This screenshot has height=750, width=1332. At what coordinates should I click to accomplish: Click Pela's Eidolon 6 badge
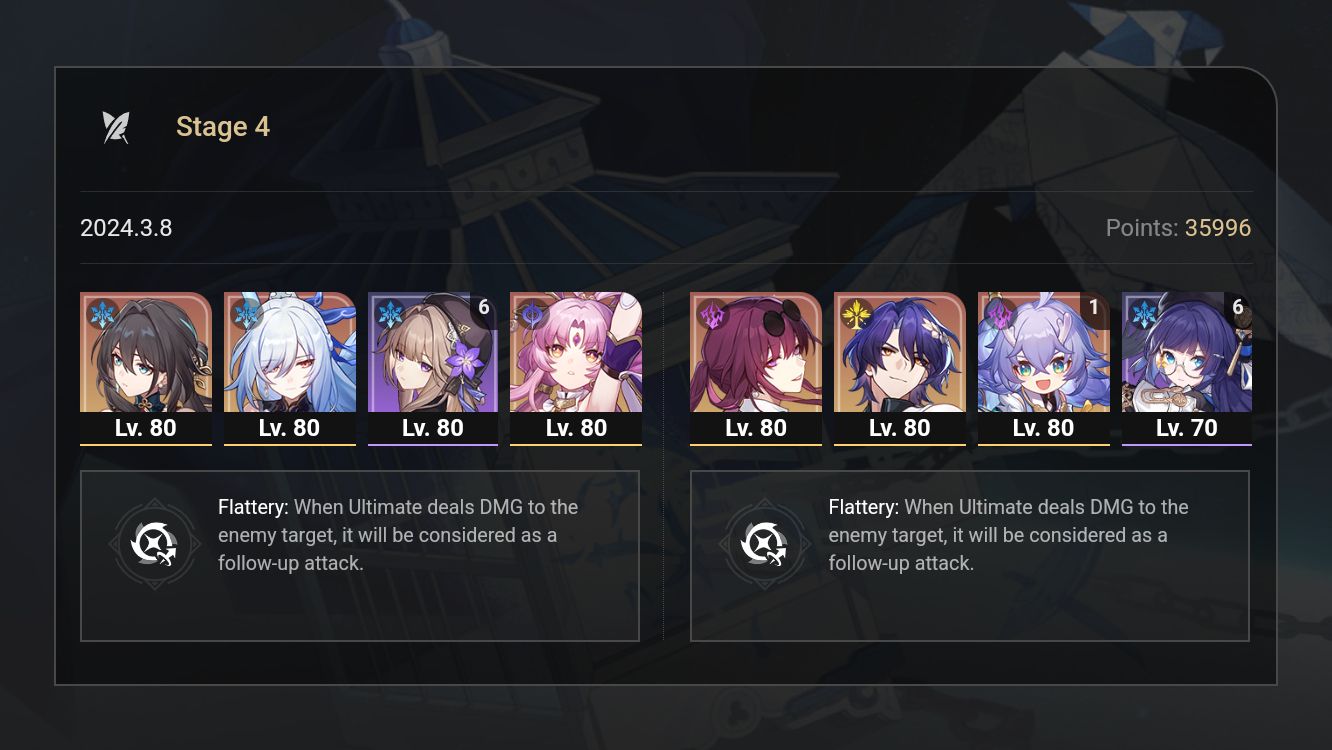[1237, 308]
